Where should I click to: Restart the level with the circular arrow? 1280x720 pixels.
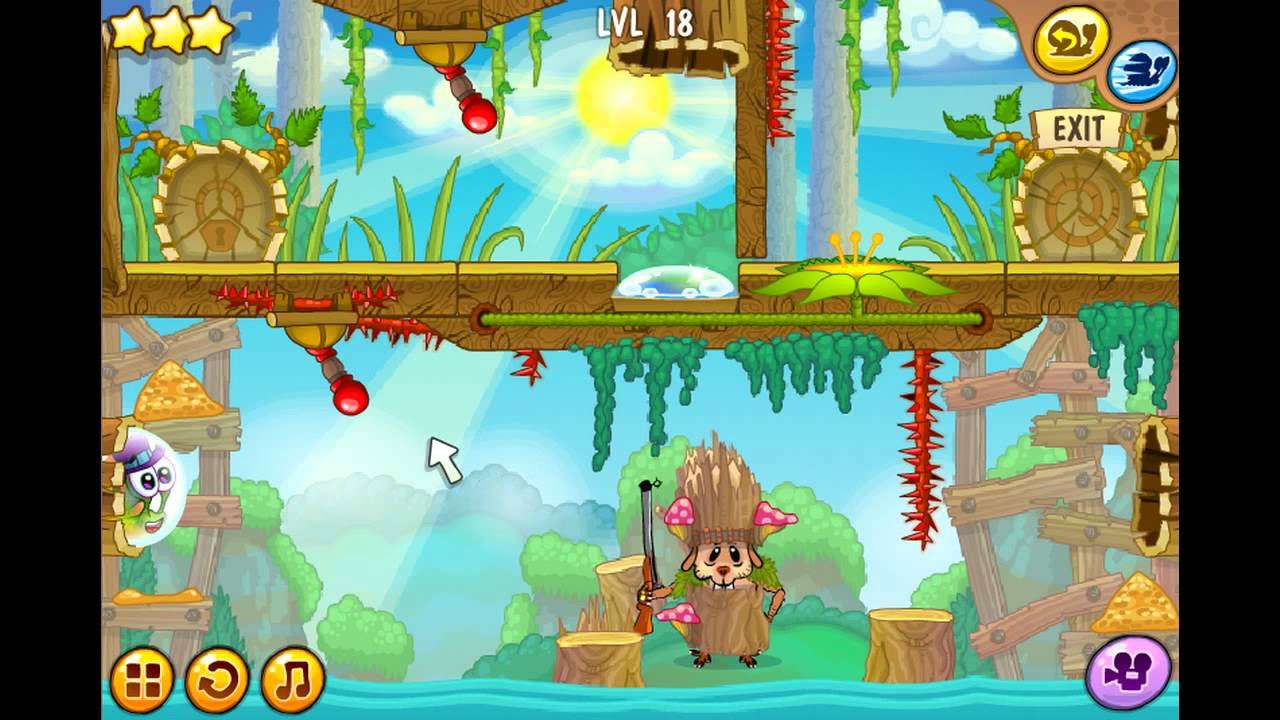click(x=217, y=680)
